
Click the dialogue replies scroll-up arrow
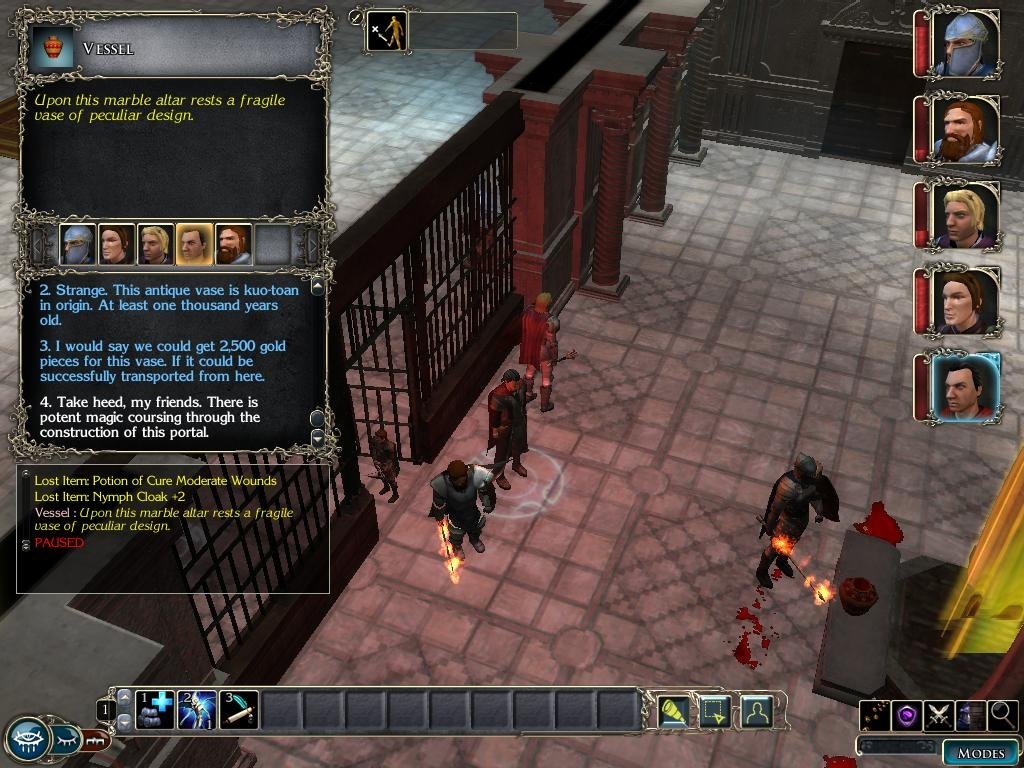coord(318,287)
